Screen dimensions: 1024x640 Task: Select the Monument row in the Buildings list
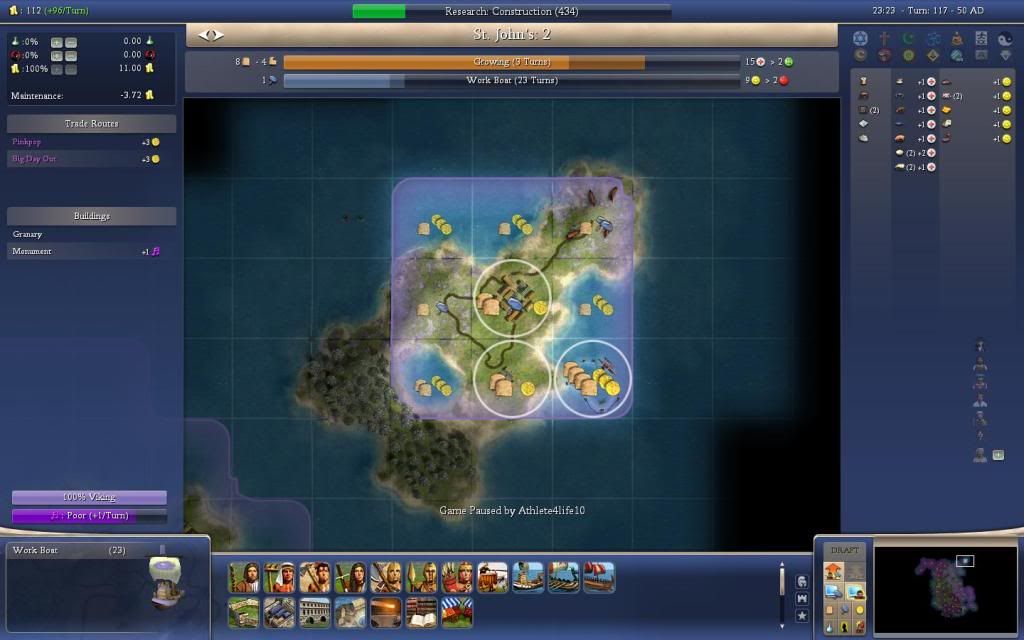[32, 252]
